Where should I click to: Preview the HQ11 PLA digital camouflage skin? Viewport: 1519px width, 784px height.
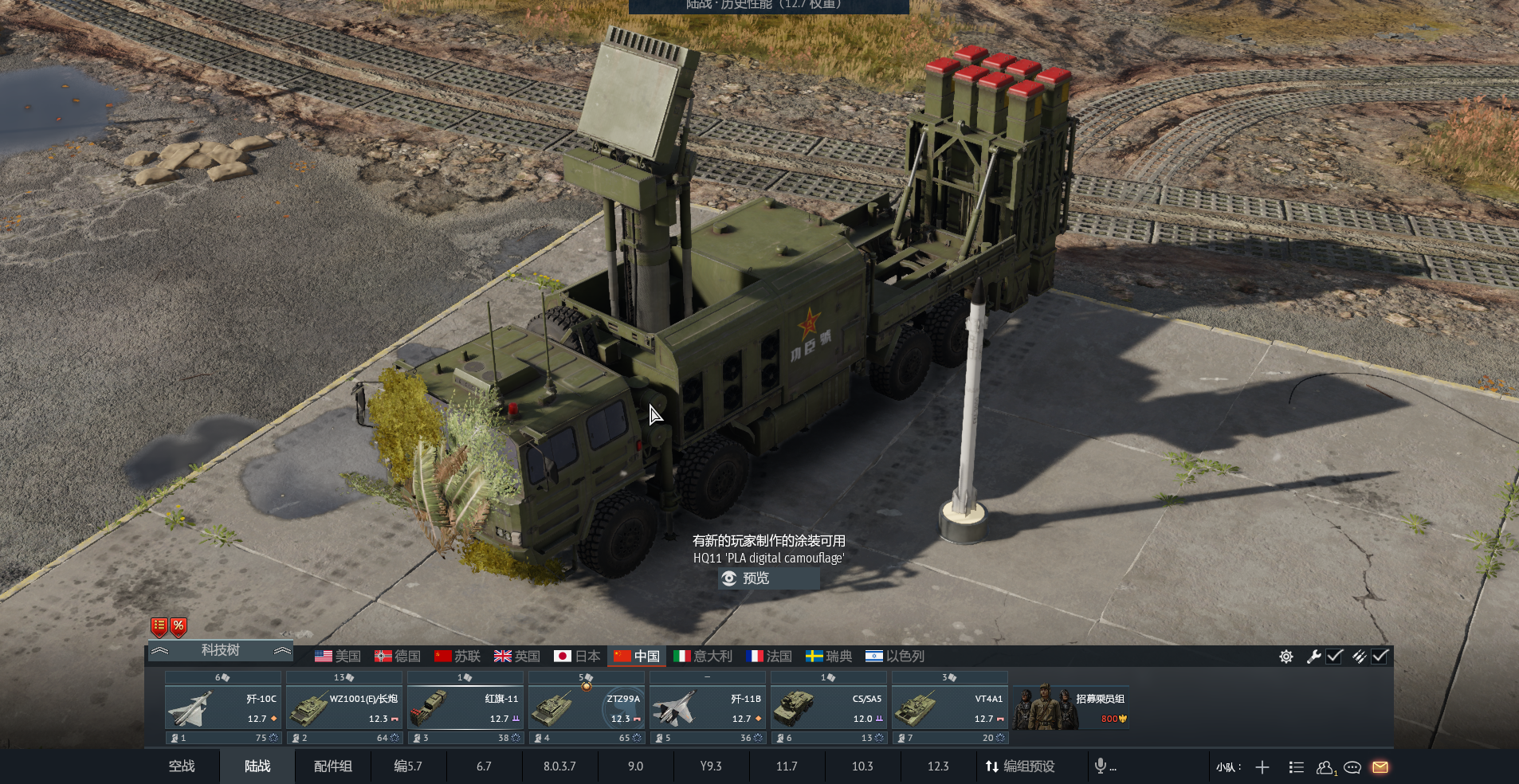(754, 578)
